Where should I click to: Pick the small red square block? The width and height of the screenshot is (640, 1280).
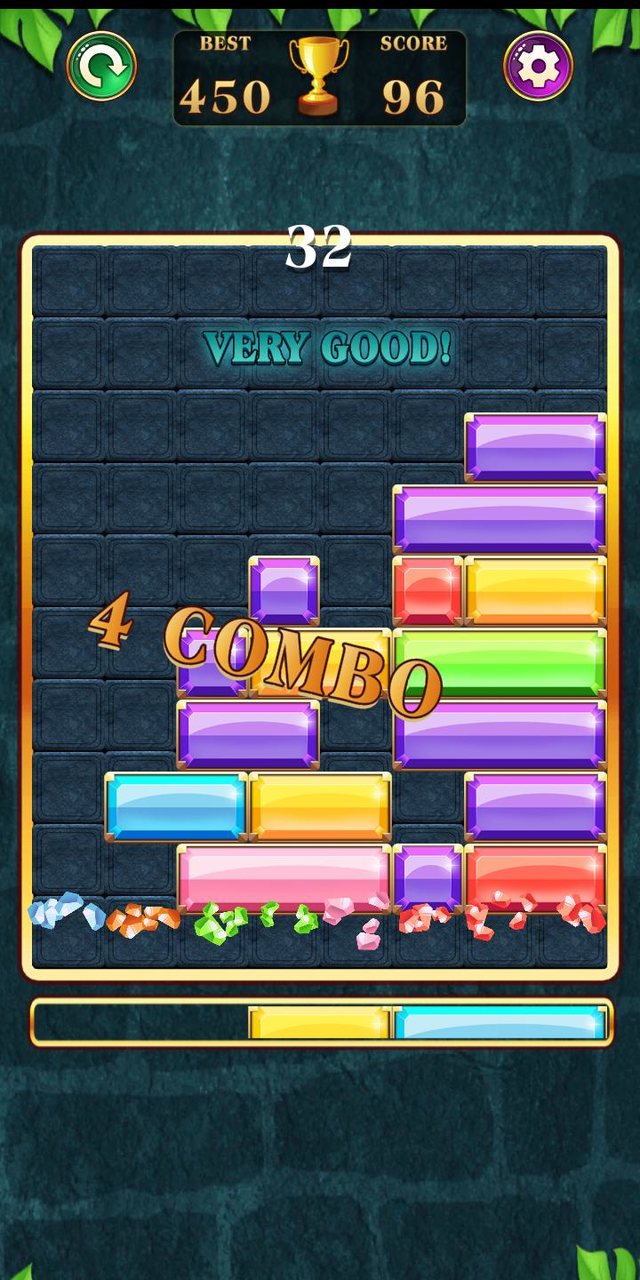428,590
